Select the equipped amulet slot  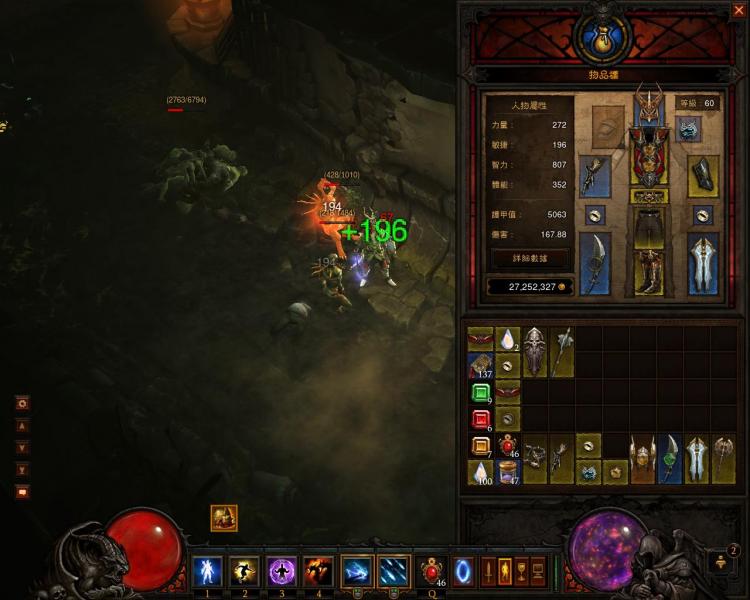[688, 128]
